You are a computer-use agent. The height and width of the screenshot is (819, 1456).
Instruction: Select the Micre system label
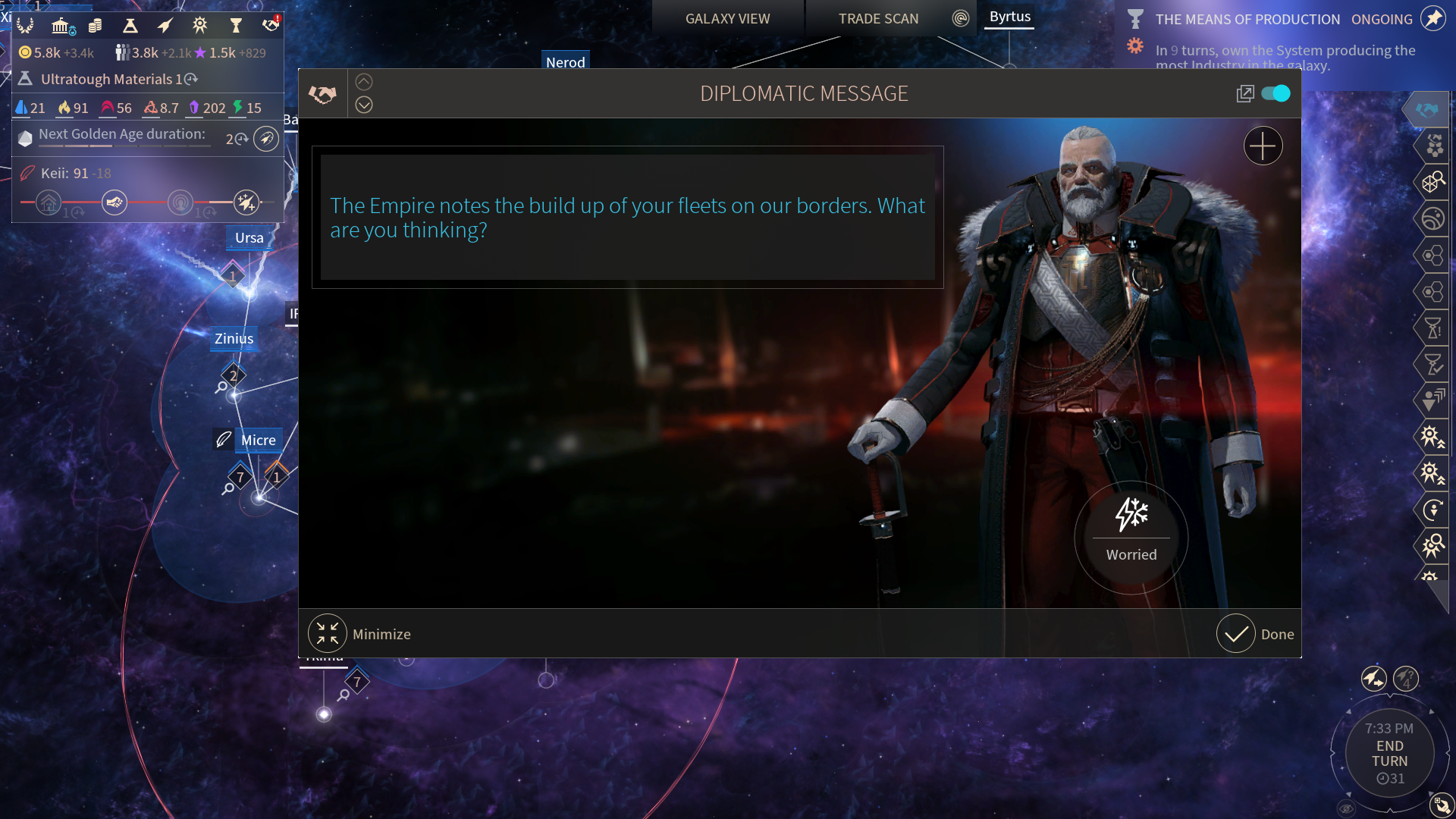258,440
